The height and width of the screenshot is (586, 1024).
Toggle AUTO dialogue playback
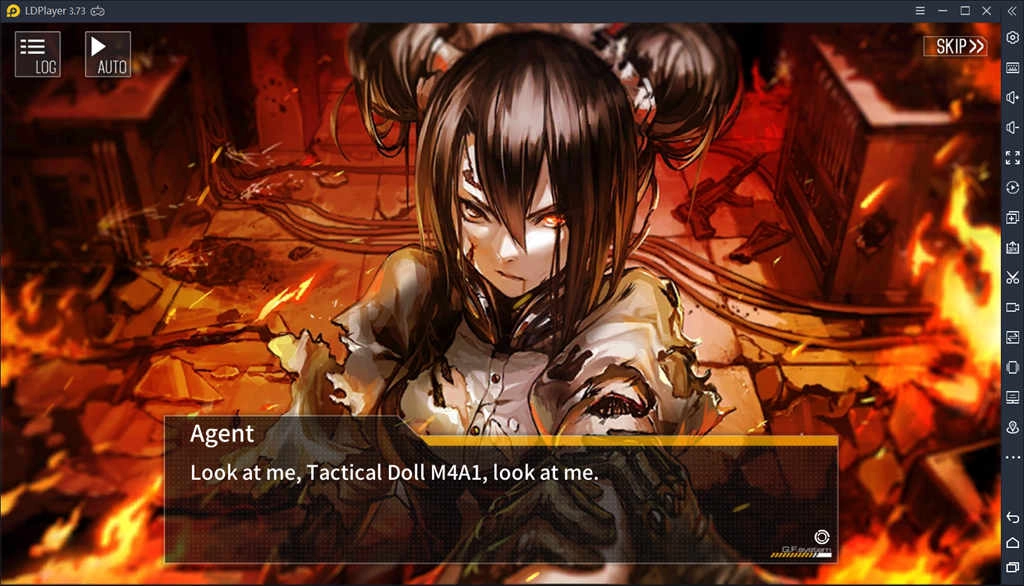[x=108, y=54]
